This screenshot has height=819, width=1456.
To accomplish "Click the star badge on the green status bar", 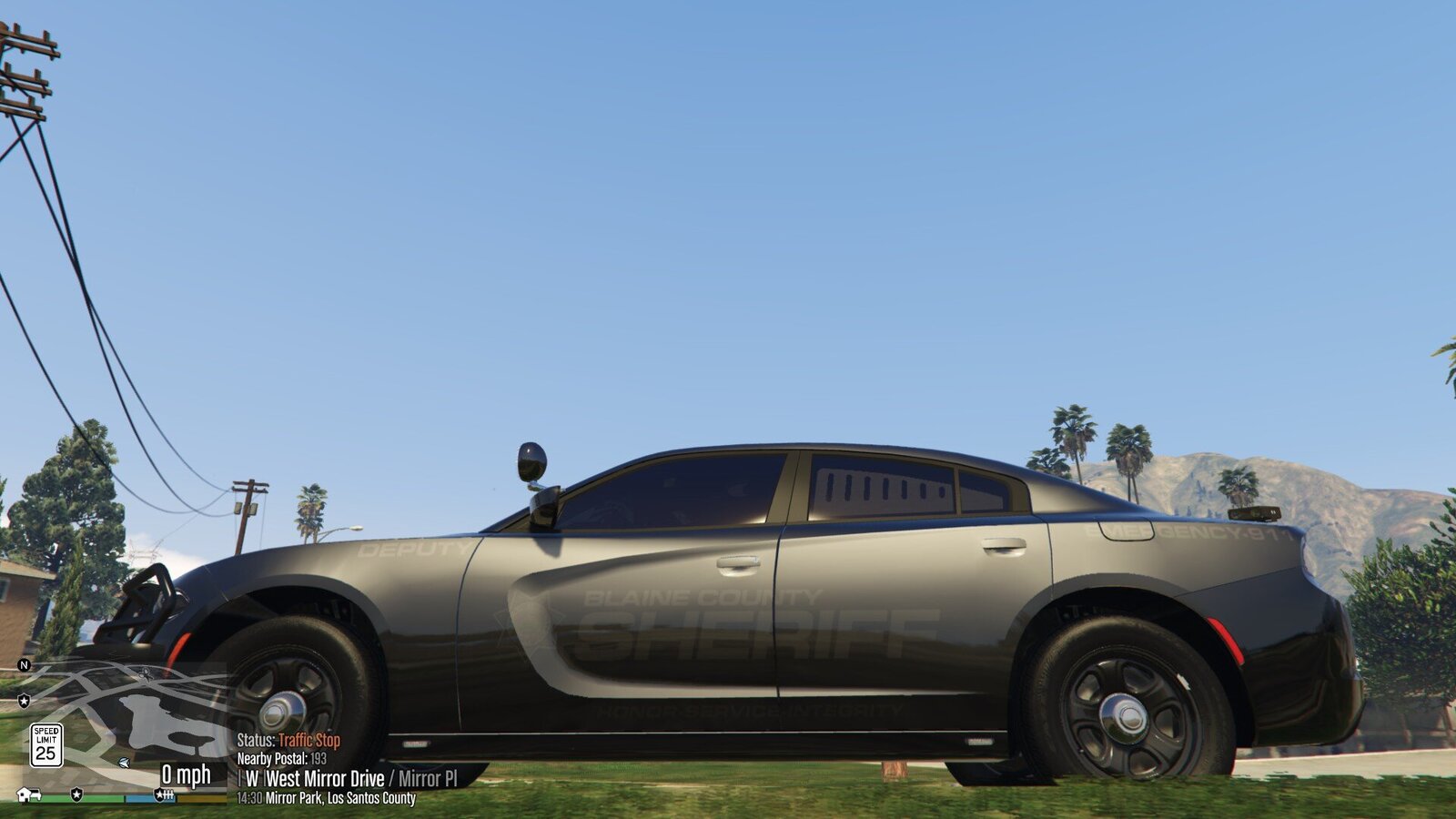I will 76,794.
